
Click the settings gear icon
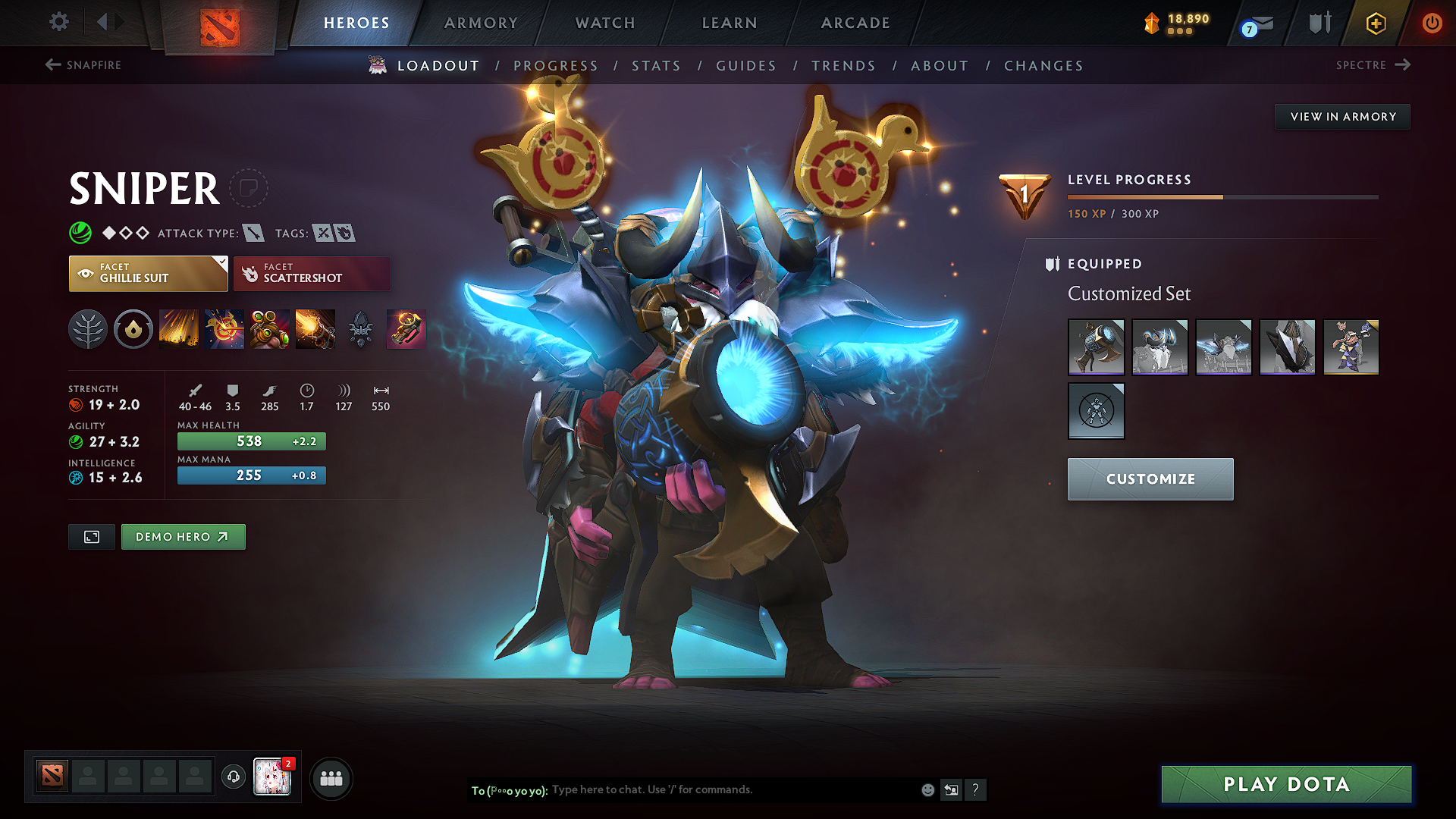(x=58, y=22)
